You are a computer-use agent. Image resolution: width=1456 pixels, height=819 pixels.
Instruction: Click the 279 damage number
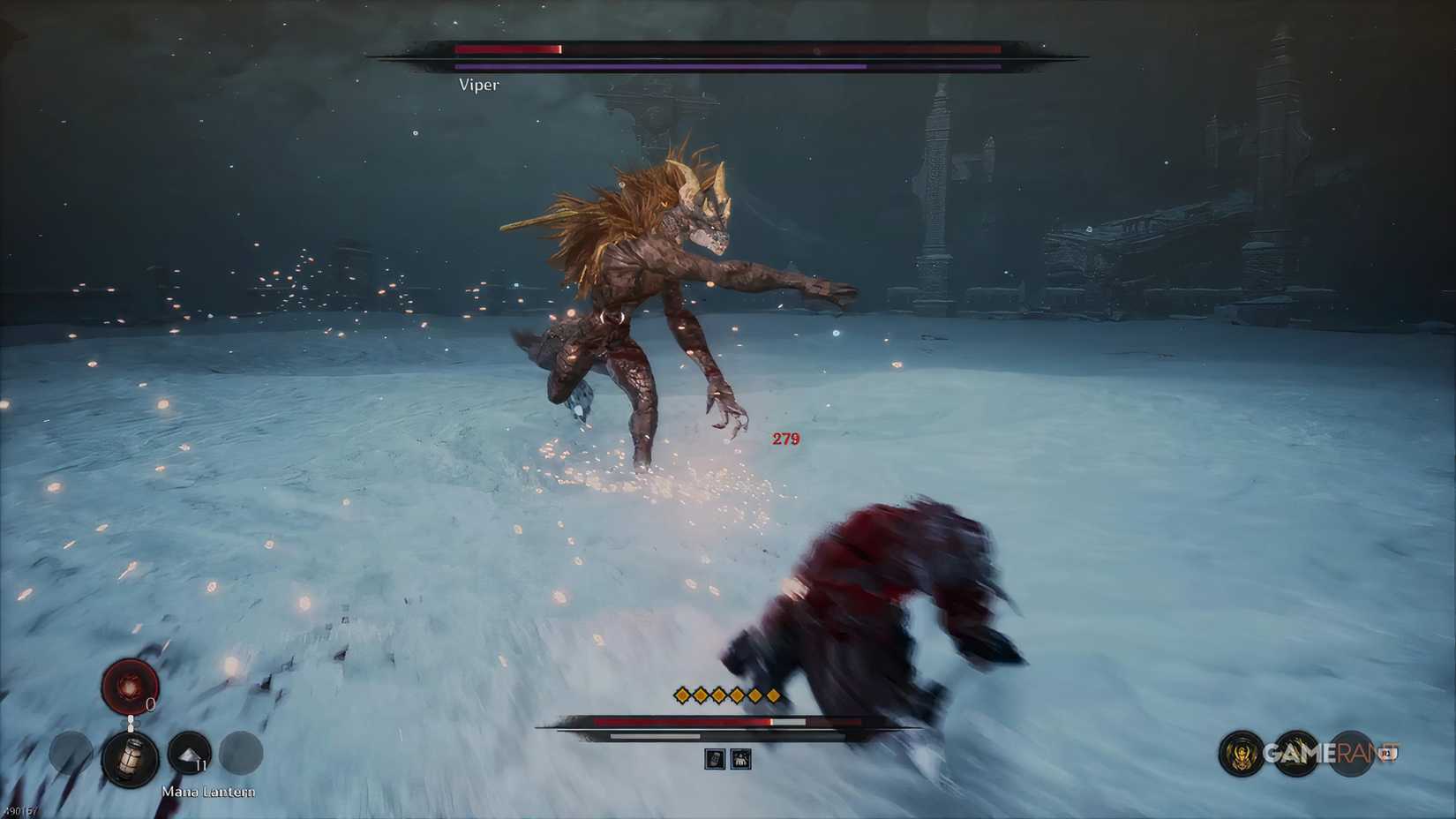(x=785, y=439)
